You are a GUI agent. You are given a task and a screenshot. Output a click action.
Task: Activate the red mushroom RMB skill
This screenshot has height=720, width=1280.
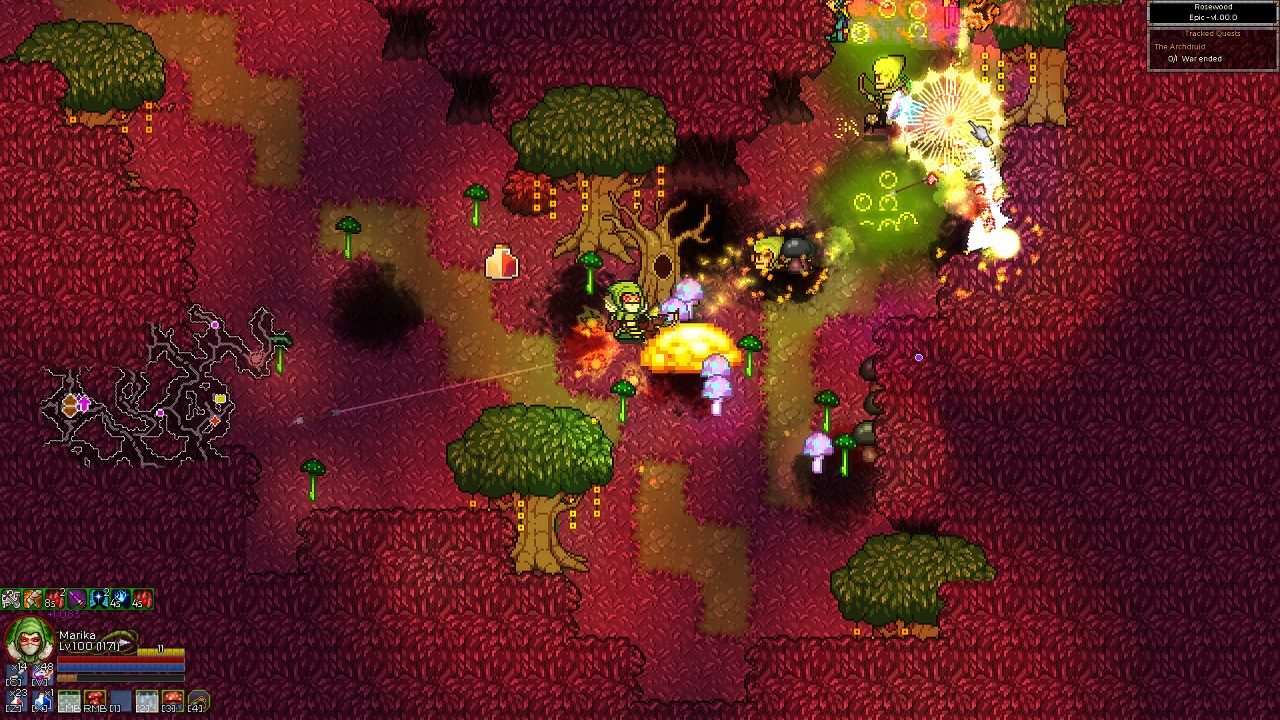95,700
